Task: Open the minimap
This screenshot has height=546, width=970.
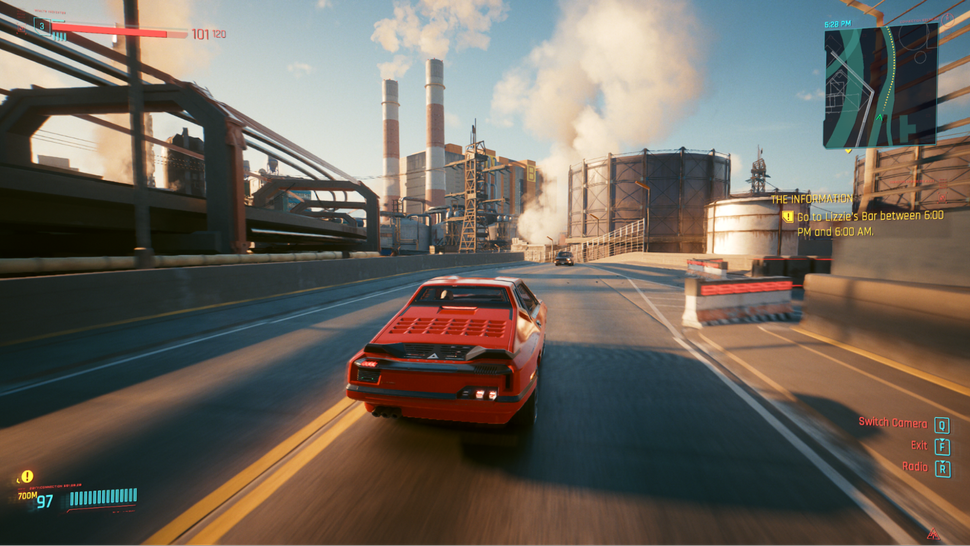Action: [x=880, y=86]
